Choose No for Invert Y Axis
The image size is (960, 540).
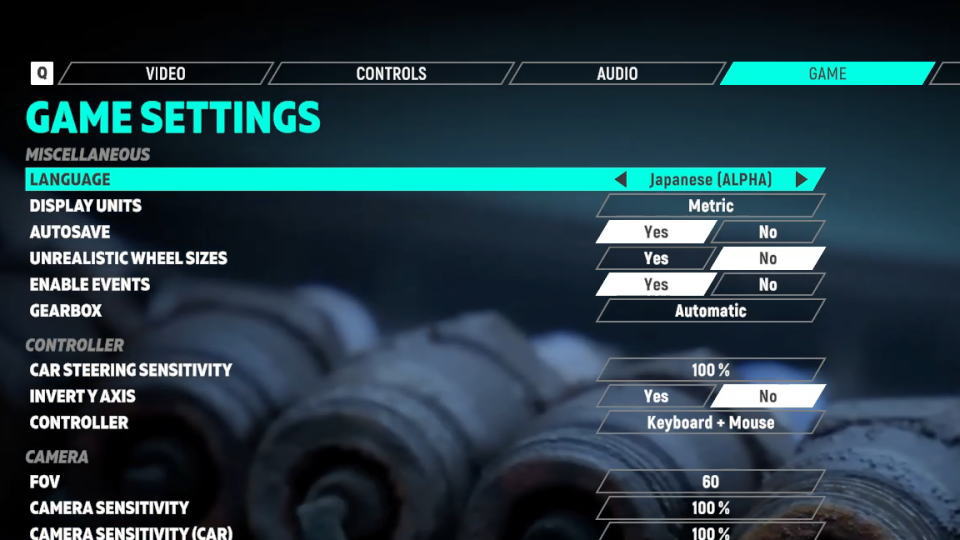coord(767,396)
